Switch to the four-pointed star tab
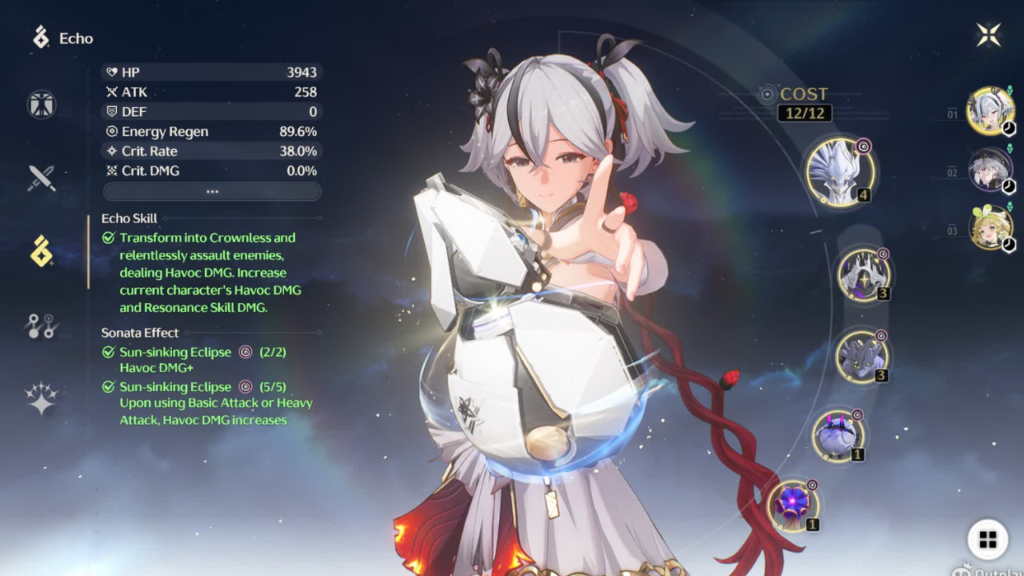 [42, 398]
